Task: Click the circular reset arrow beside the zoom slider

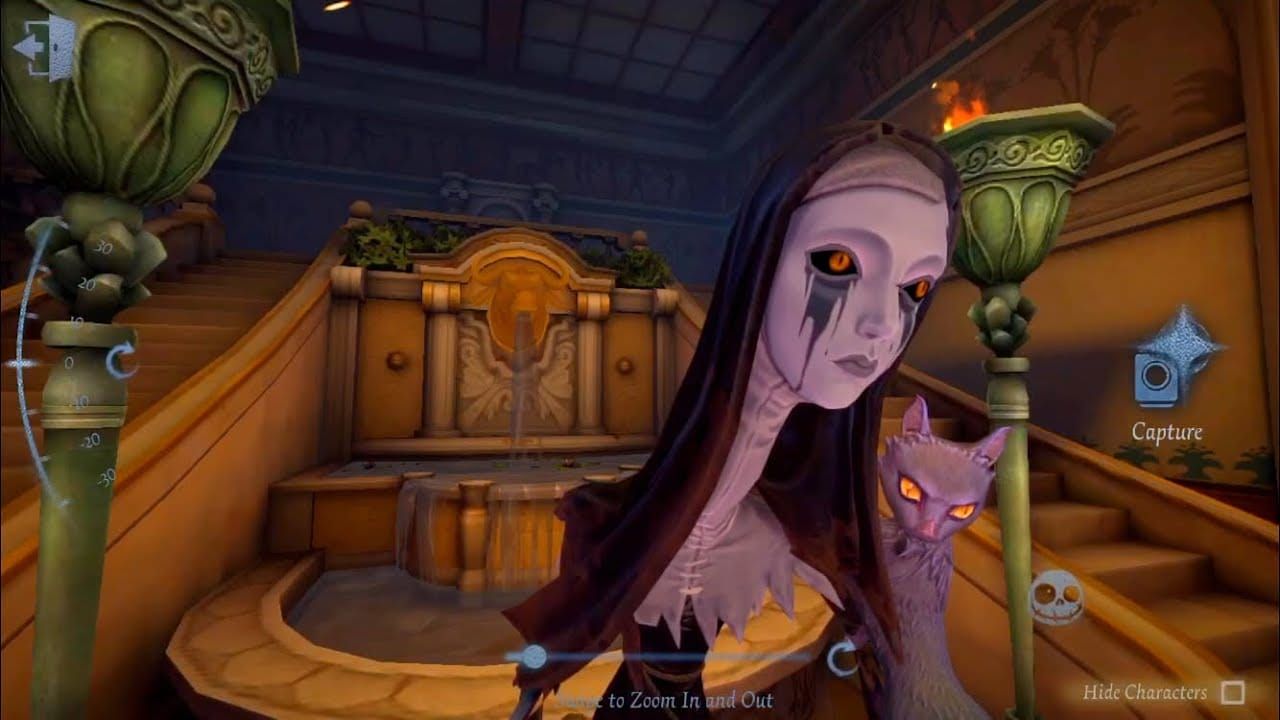Action: [x=845, y=657]
